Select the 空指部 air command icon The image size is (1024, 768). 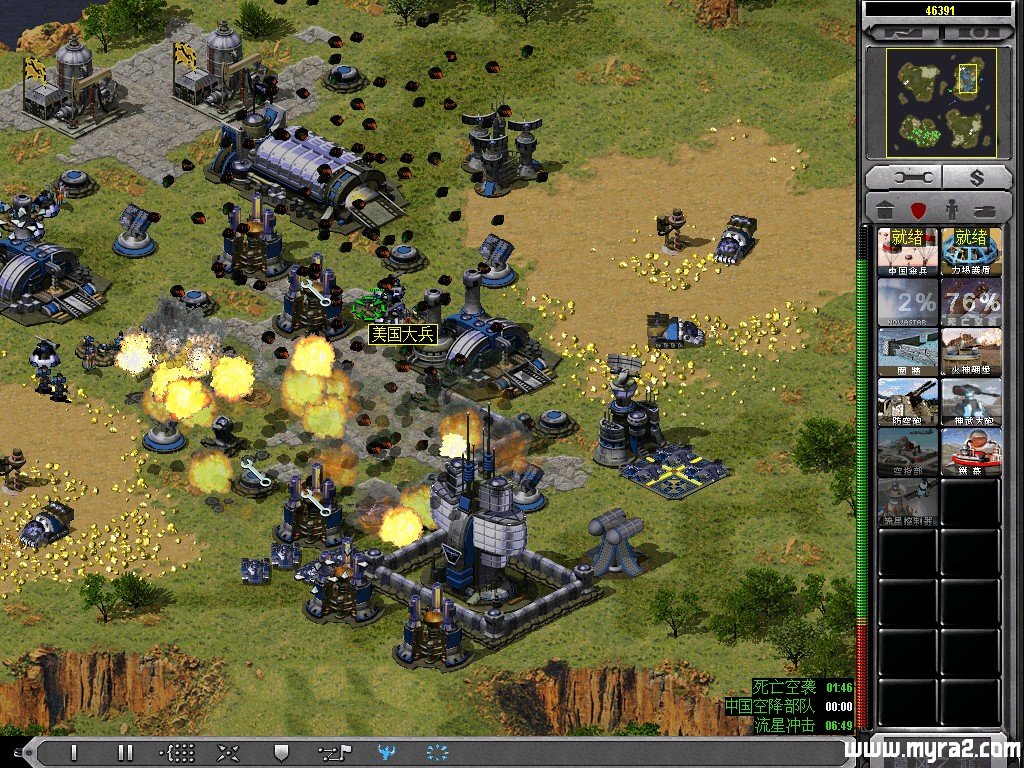pyautogui.click(x=908, y=451)
